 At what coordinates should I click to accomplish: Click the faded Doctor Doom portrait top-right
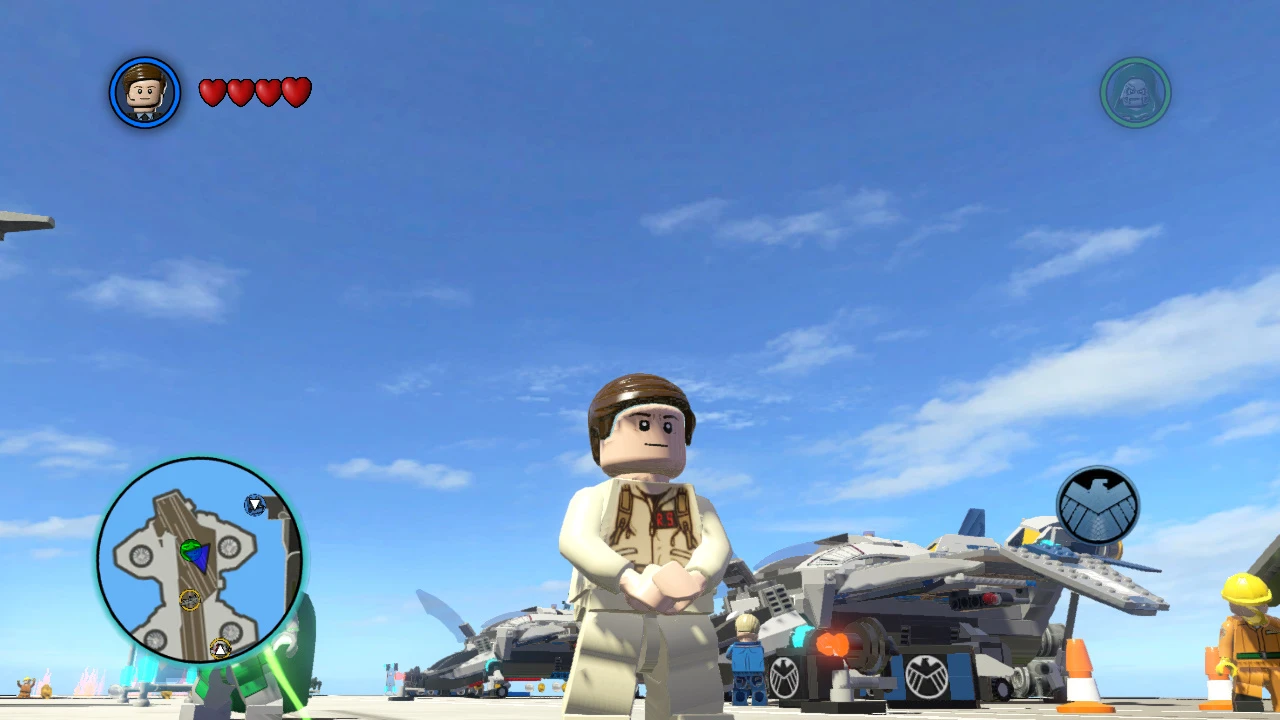[x=1136, y=91]
